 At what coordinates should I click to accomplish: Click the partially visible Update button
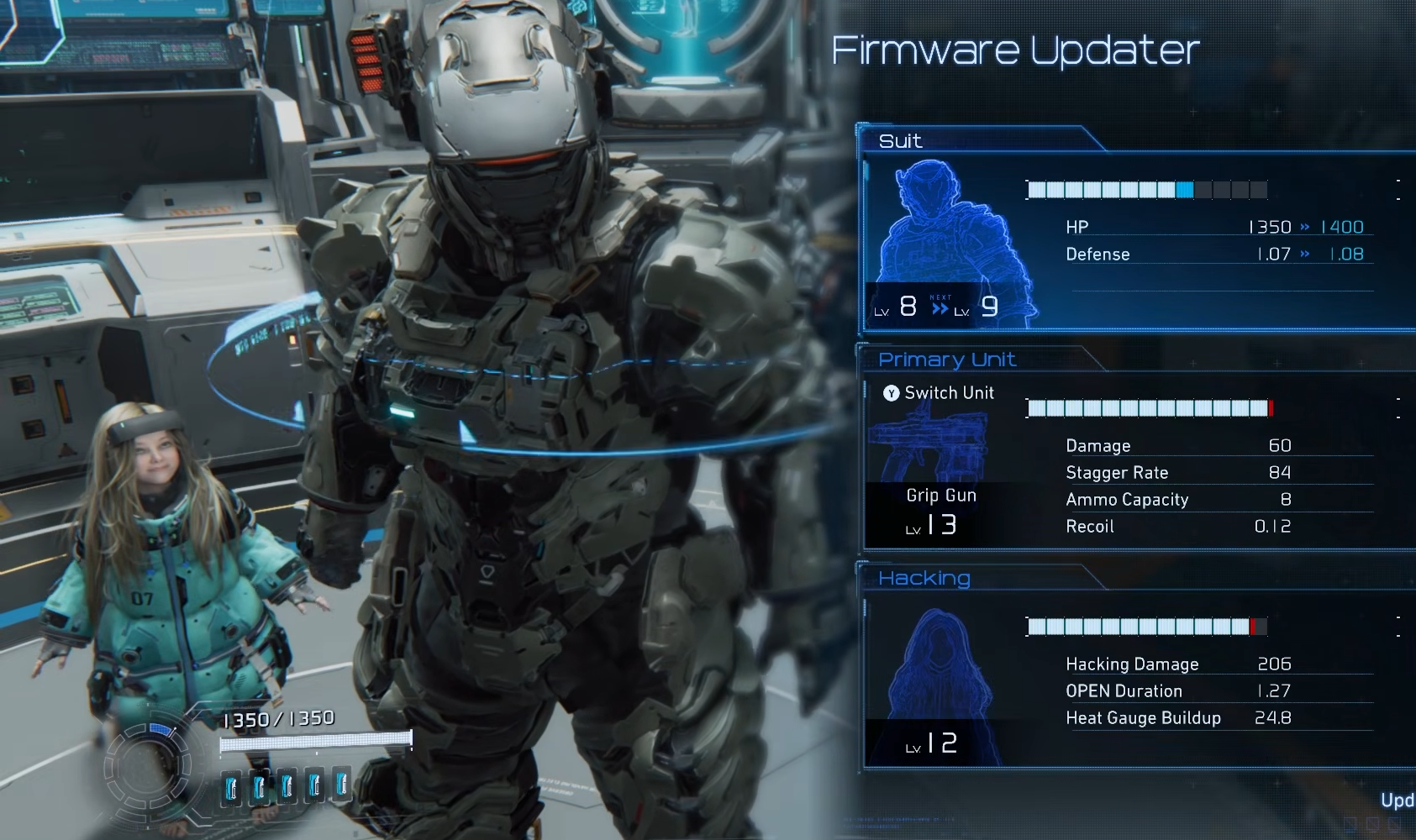tap(1398, 801)
